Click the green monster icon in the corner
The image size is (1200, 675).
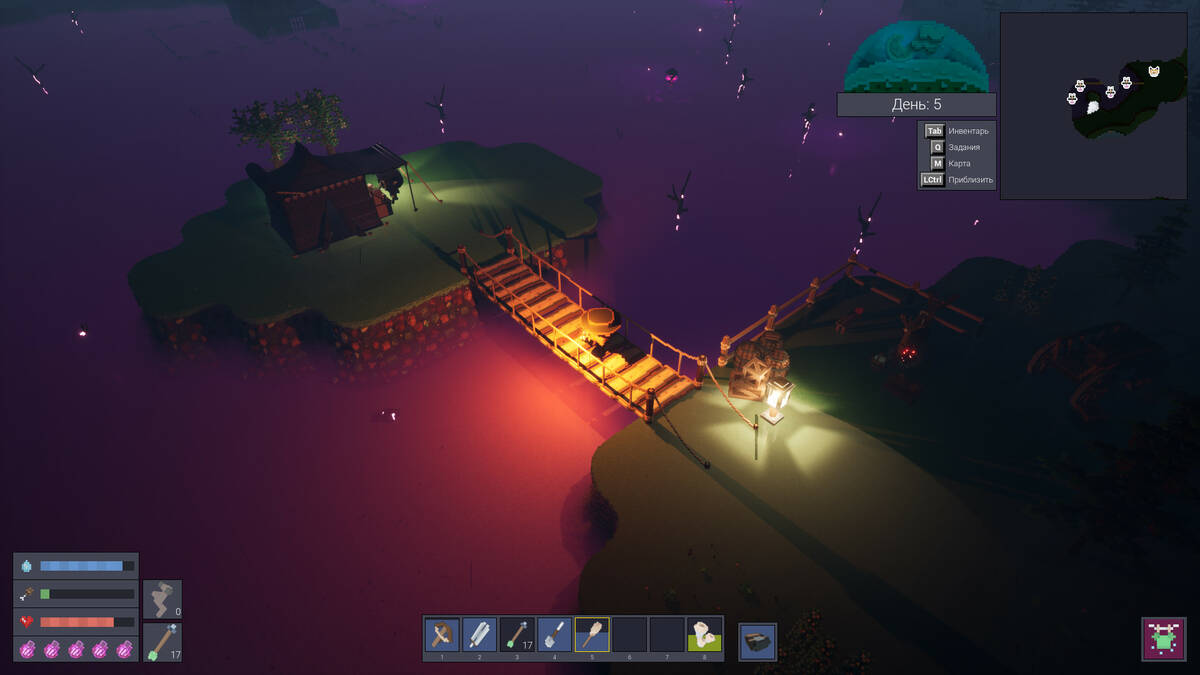[x=1163, y=639]
